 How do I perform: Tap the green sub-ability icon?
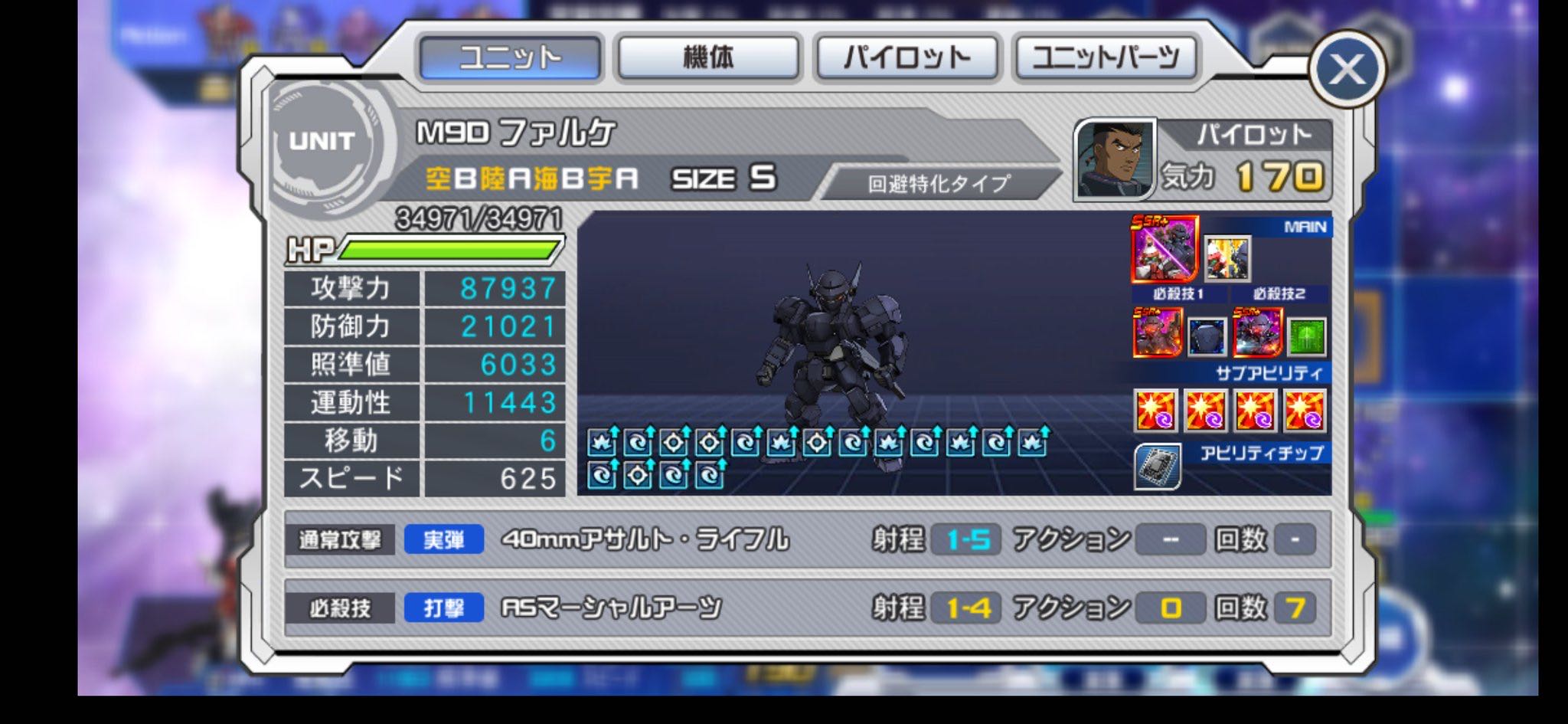pyautogui.click(x=1306, y=336)
